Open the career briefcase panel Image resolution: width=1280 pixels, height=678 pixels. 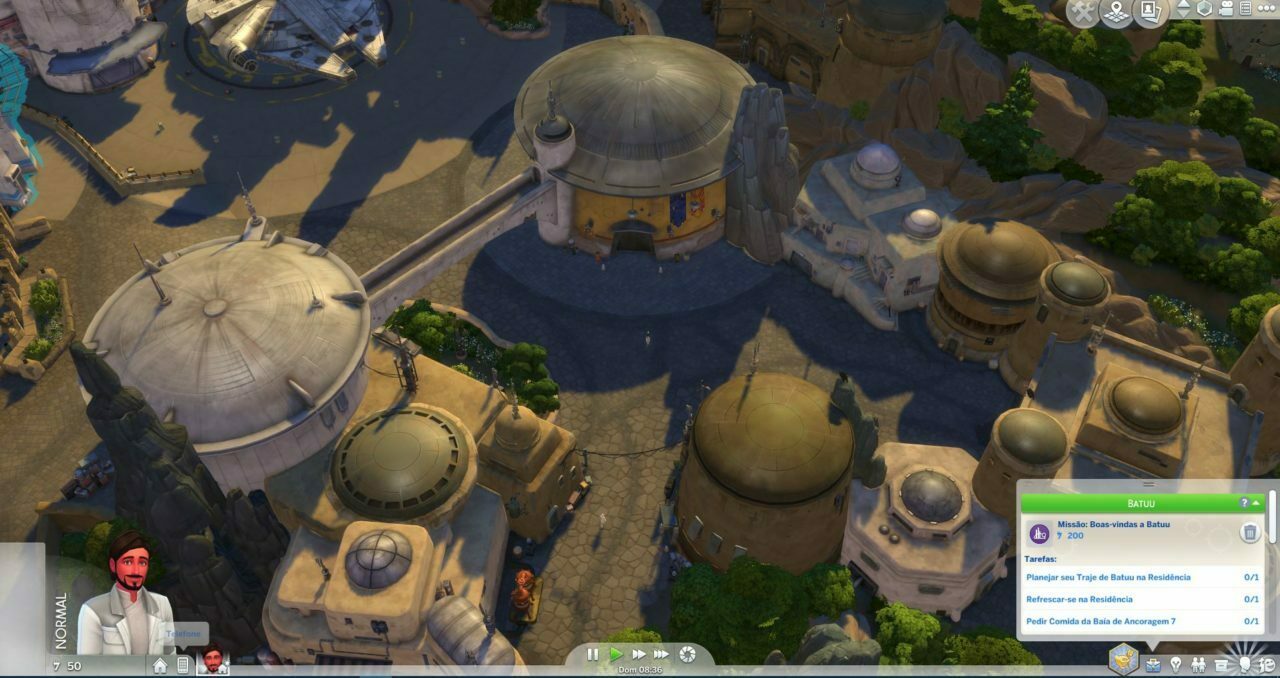point(1153,664)
